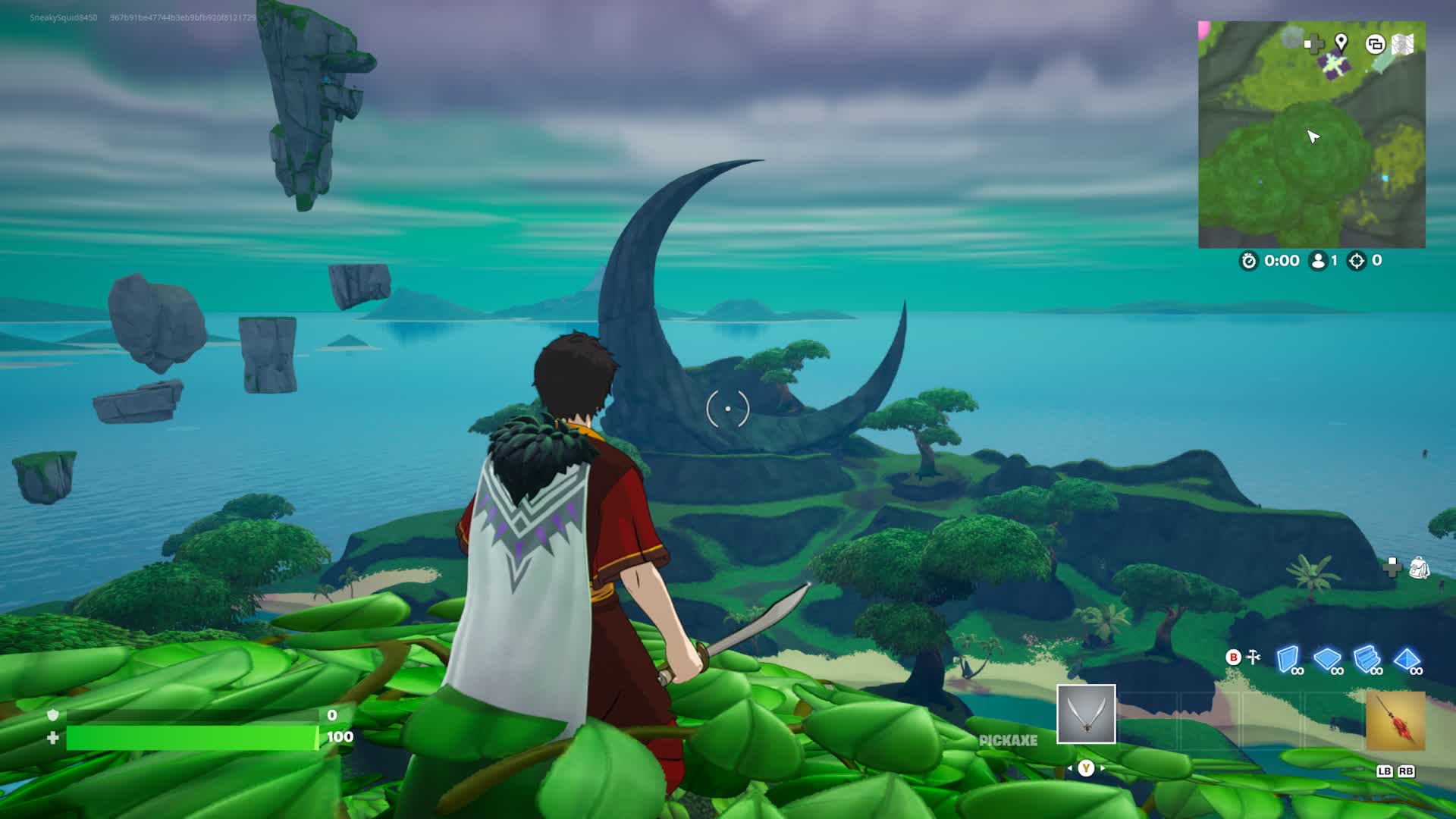Choose the stairs building piece
Screen dimensions: 1456x819
pyautogui.click(x=1367, y=658)
